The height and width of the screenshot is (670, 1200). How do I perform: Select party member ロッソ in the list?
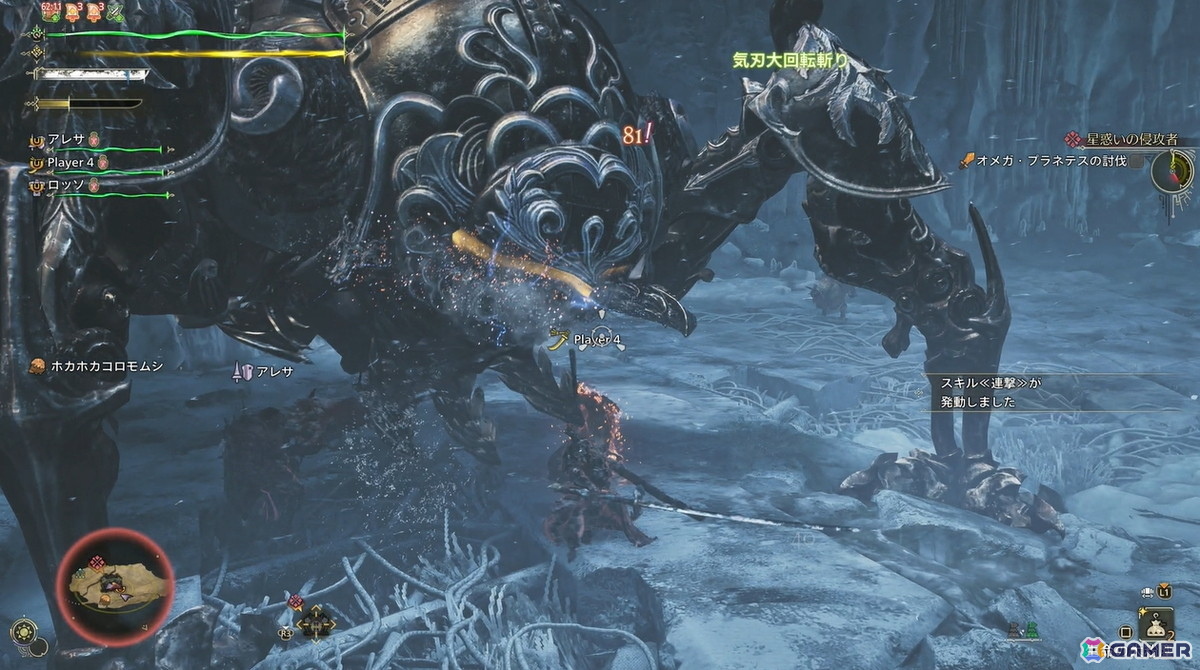pyautogui.click(x=68, y=184)
